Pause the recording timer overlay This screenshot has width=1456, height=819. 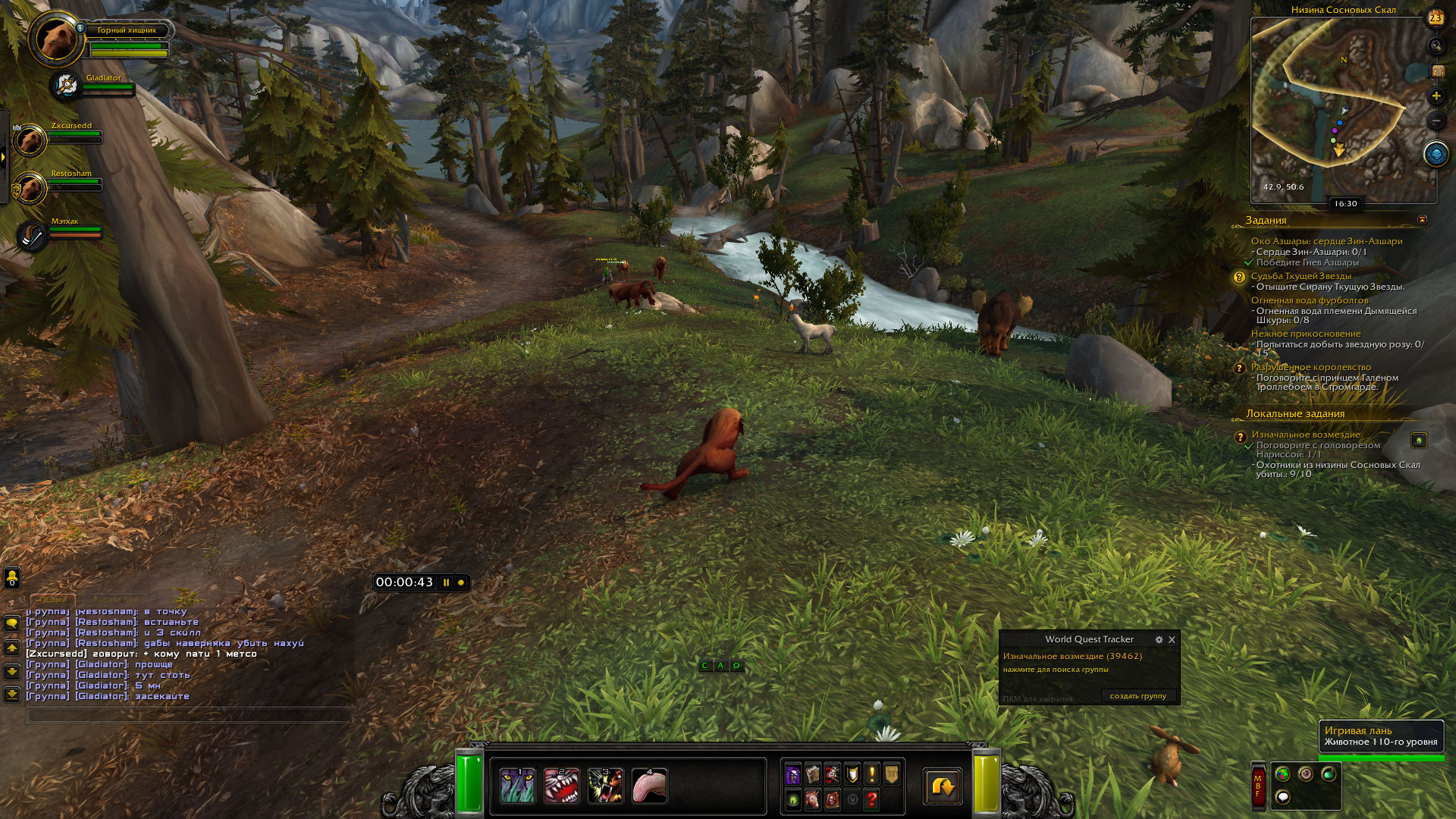click(447, 582)
